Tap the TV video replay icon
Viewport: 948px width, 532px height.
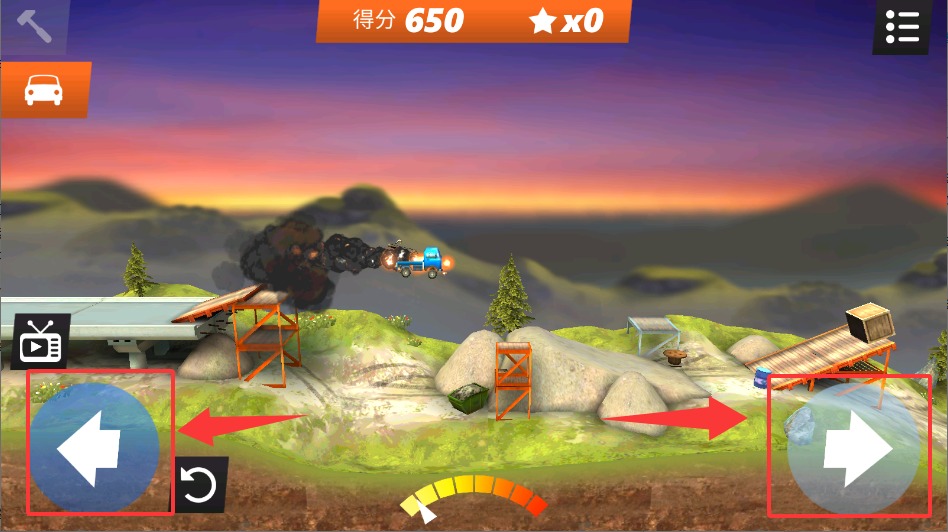[x=40, y=342]
